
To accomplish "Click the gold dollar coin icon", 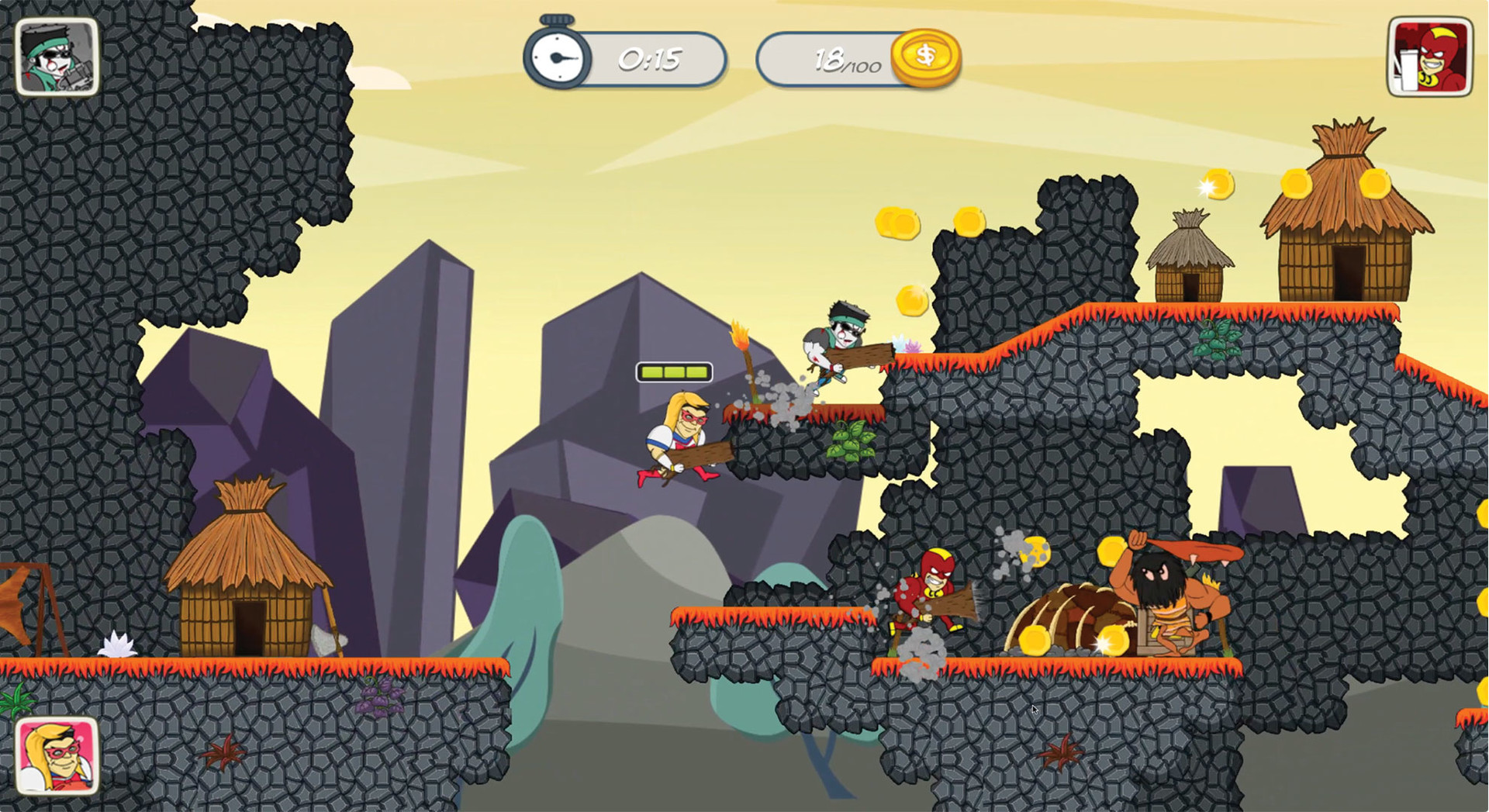I will pos(928,55).
